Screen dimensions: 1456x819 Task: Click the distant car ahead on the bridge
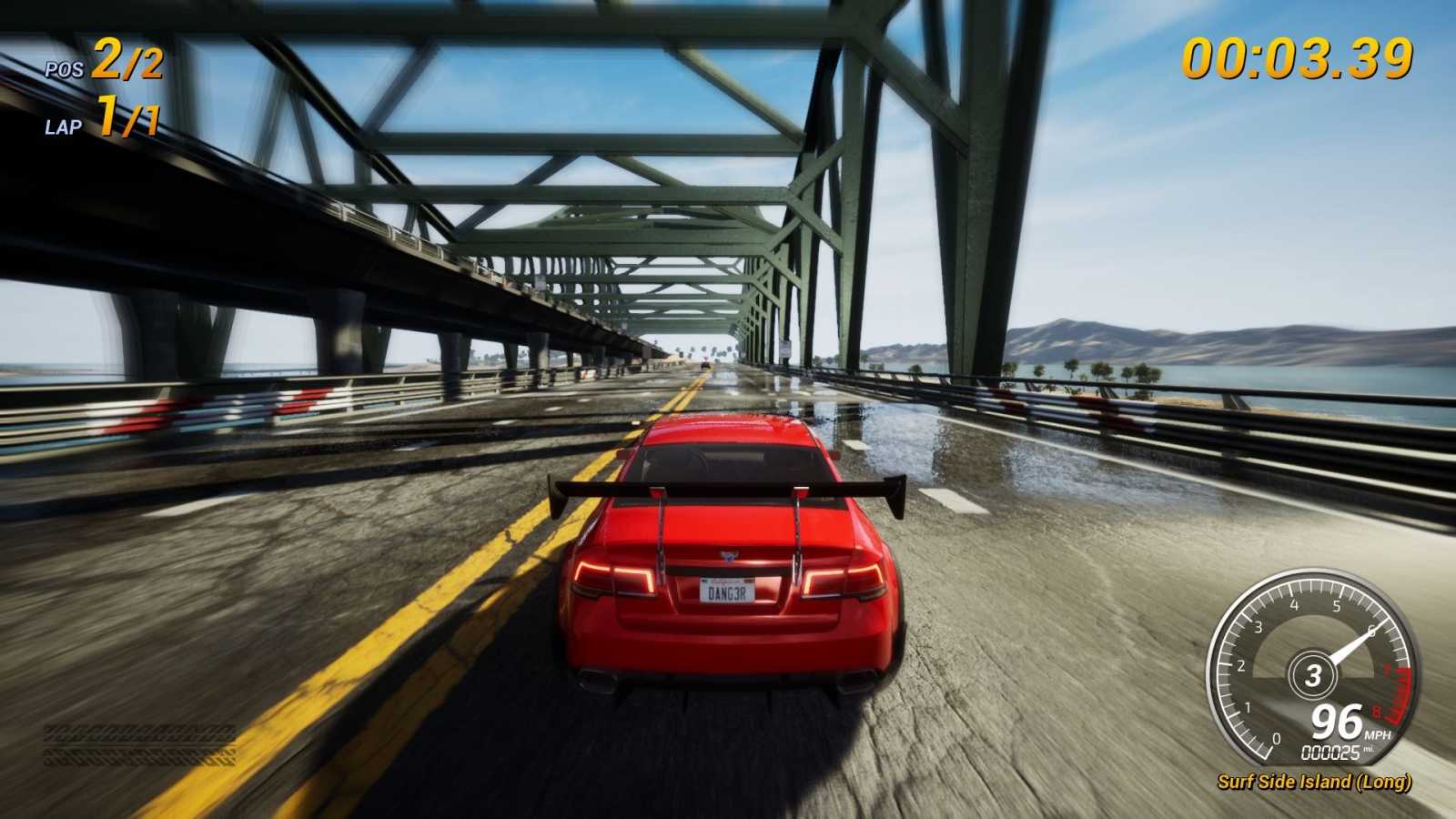(705, 366)
